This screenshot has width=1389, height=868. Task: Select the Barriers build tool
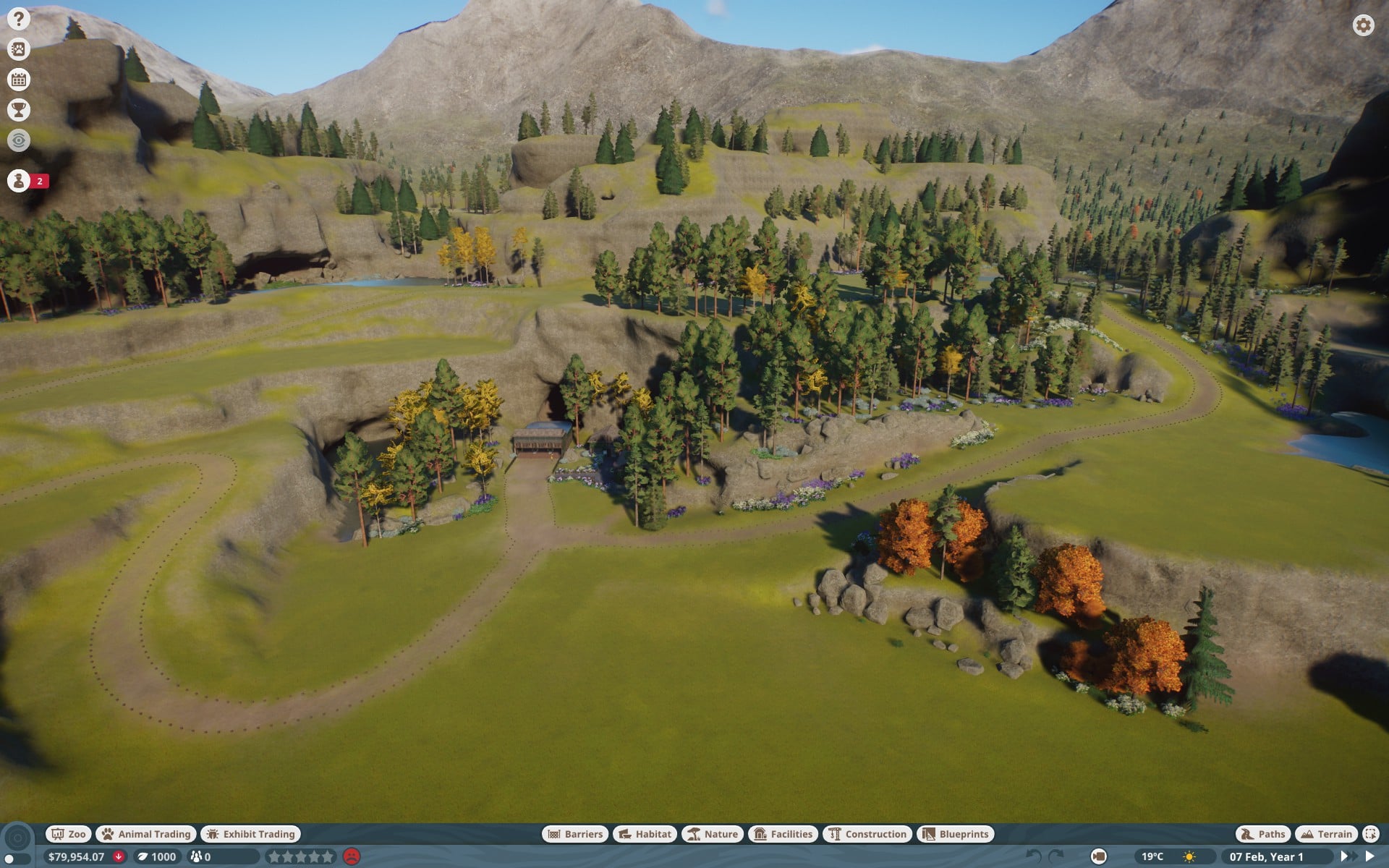pyautogui.click(x=575, y=834)
